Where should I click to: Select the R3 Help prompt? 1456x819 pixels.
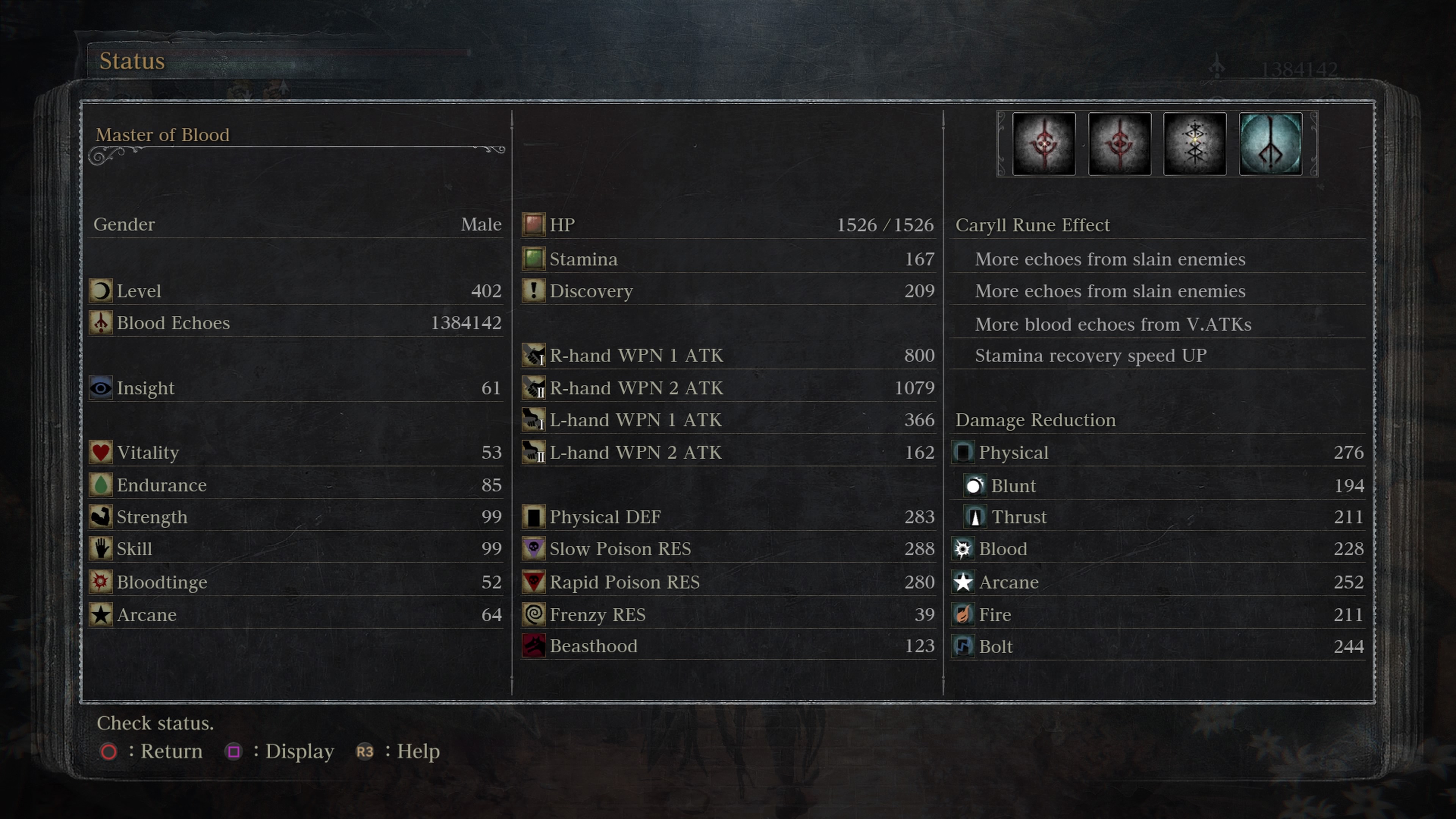pos(364,752)
